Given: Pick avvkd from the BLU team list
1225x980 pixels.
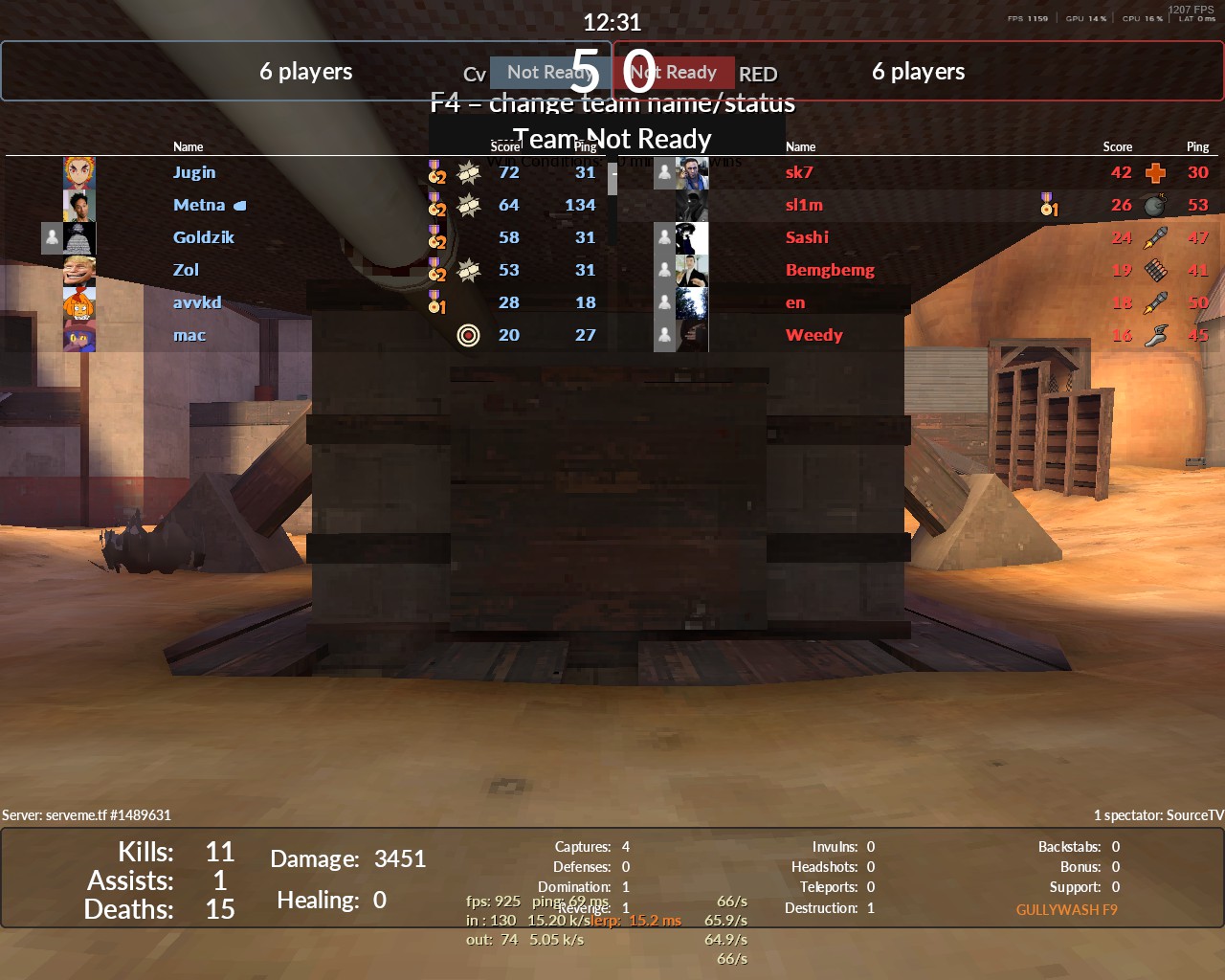Looking at the screenshot, I should [197, 302].
